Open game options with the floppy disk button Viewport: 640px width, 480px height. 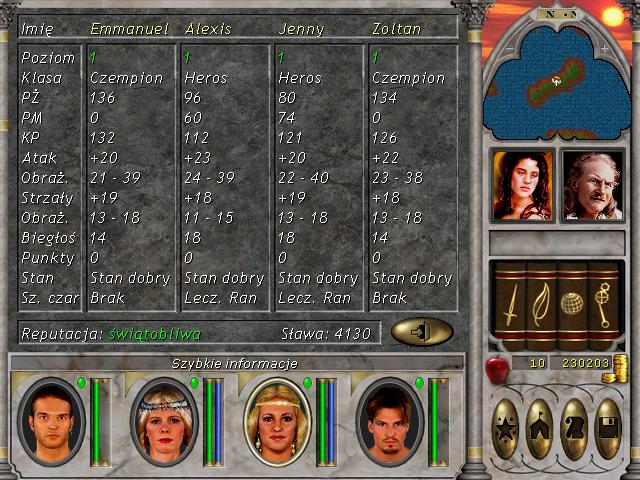[x=608, y=429]
